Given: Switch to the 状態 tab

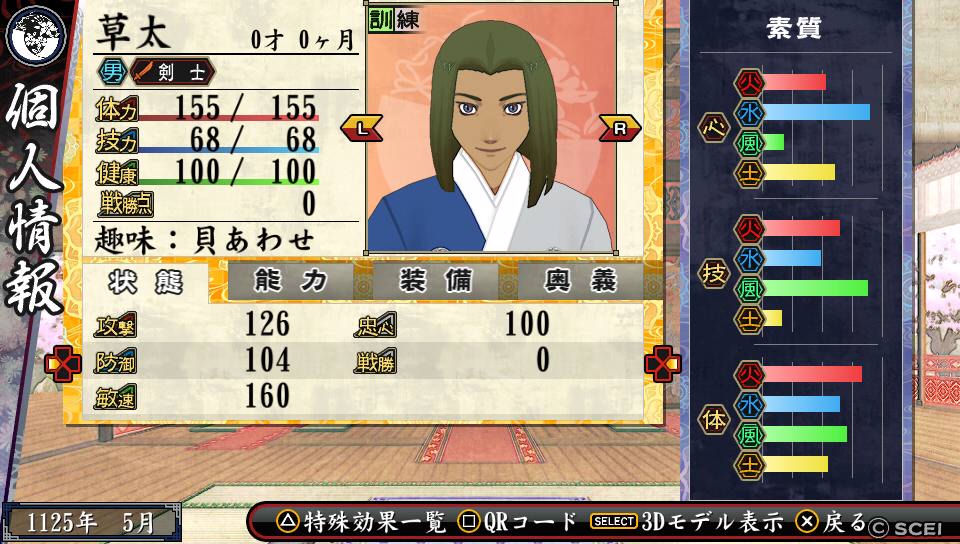Looking at the screenshot, I should [146, 282].
